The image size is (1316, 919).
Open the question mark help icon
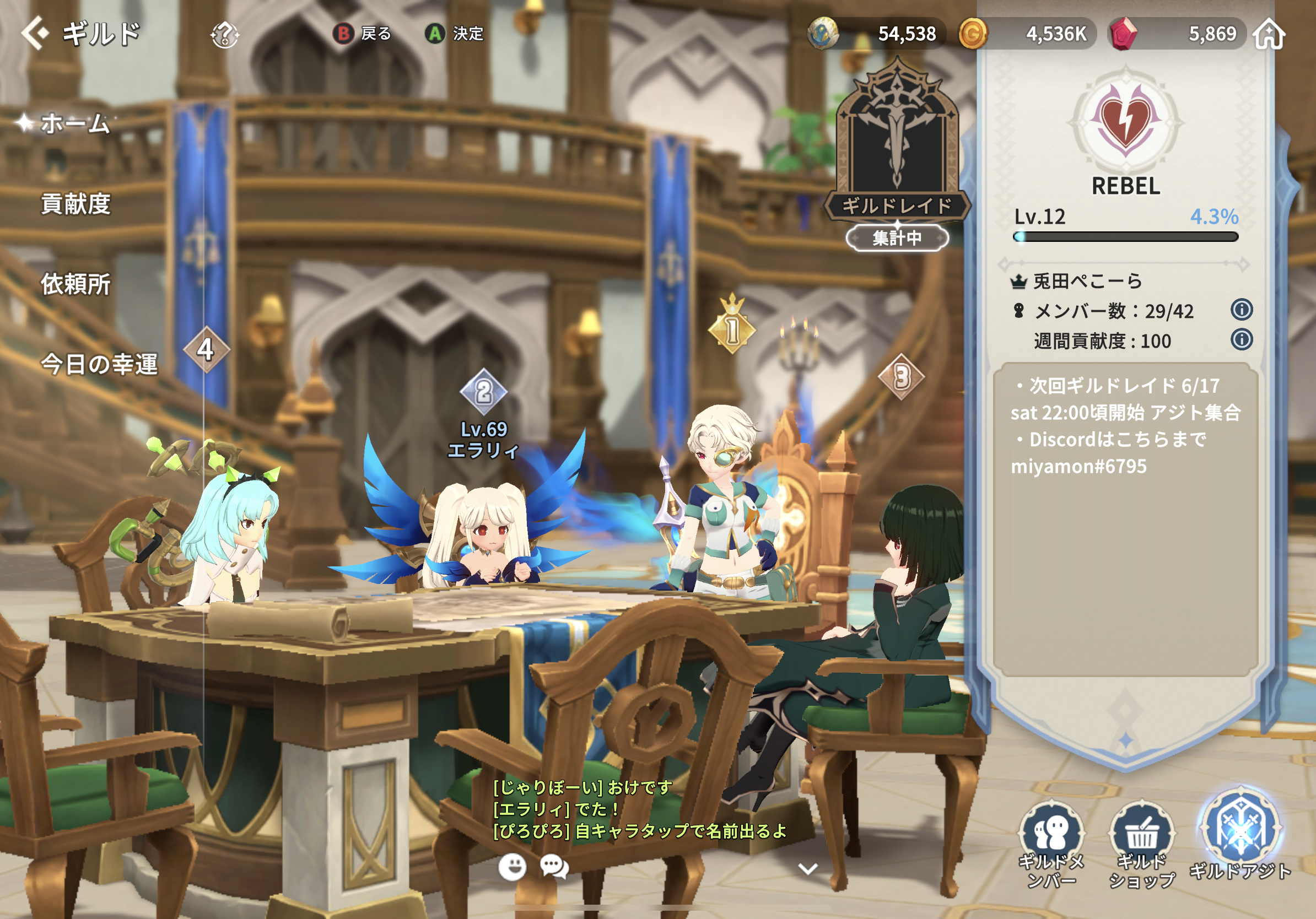pyautogui.click(x=224, y=35)
